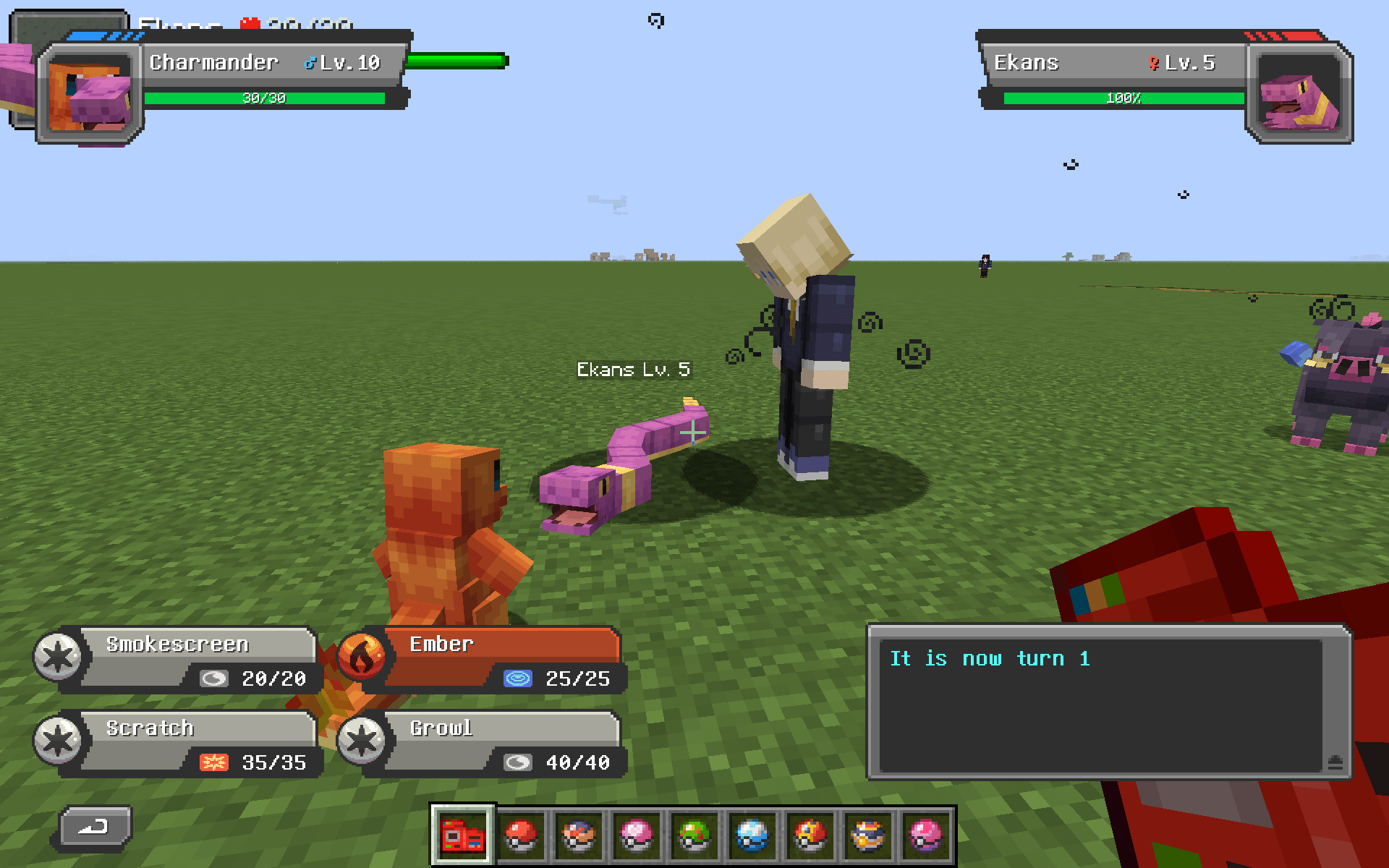Click Charmander's portrait in the top-left panel
This screenshot has height=868, width=1389.
tap(88, 92)
